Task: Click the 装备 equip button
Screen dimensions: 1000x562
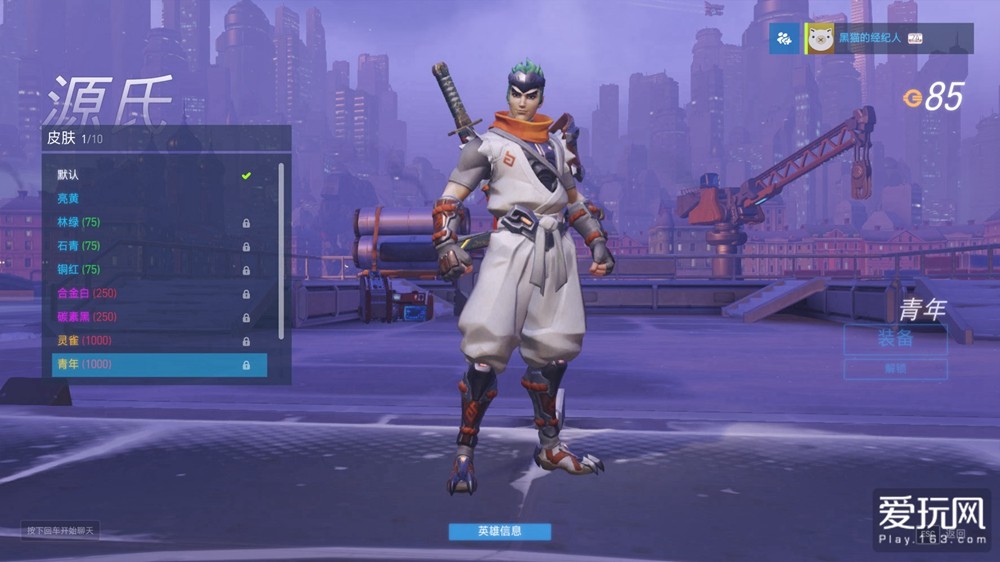Action: [895, 339]
